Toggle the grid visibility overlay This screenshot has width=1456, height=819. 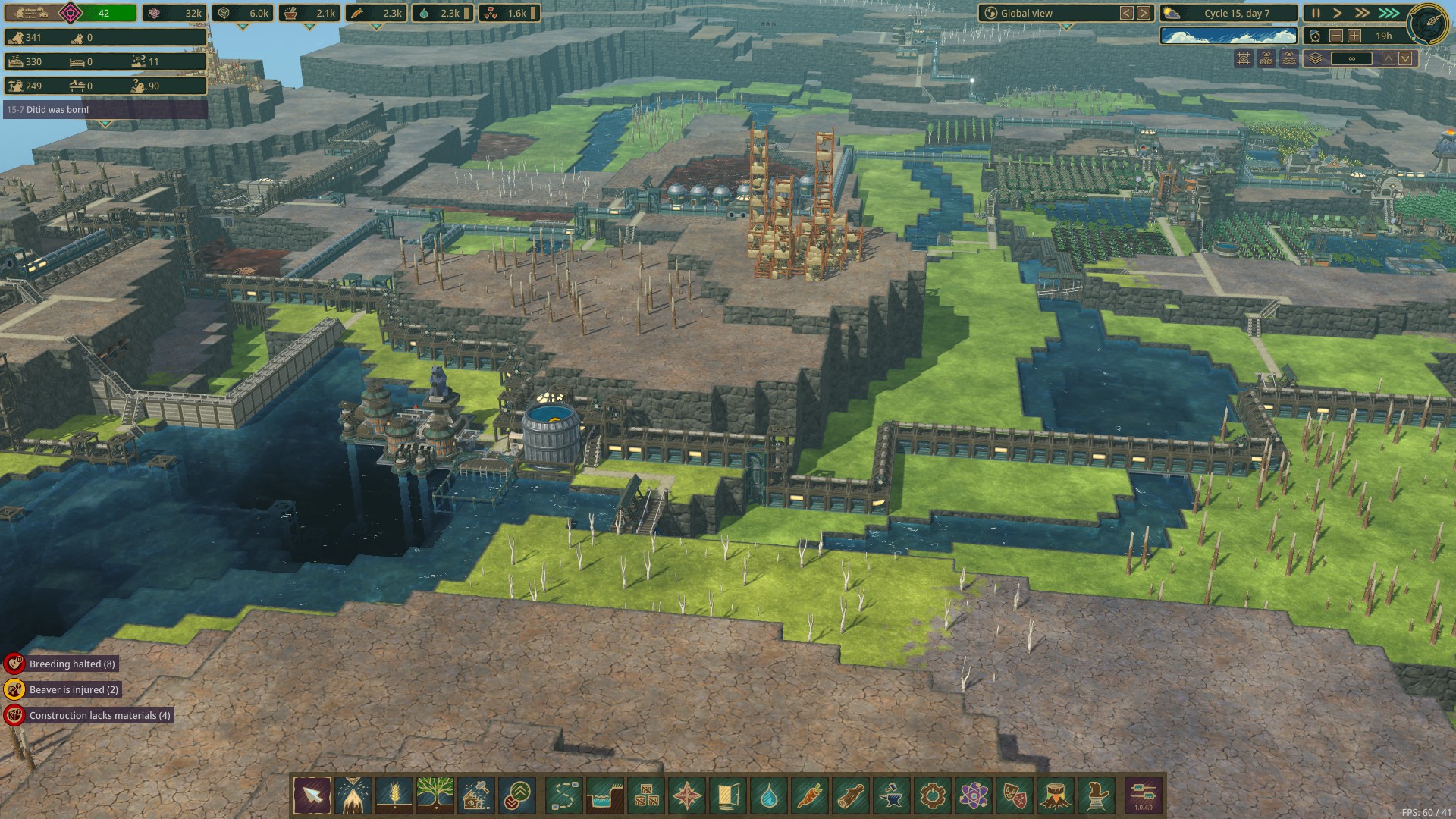click(1244, 58)
